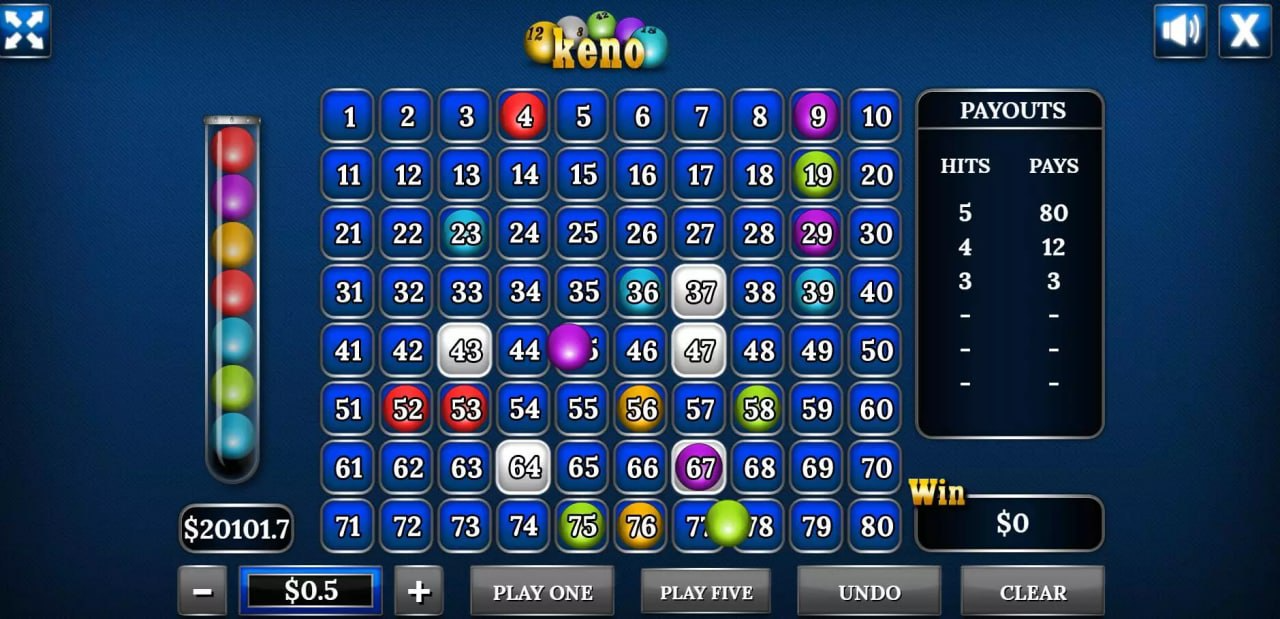
Task: Deselect the white number 37 tile
Action: pos(700,292)
